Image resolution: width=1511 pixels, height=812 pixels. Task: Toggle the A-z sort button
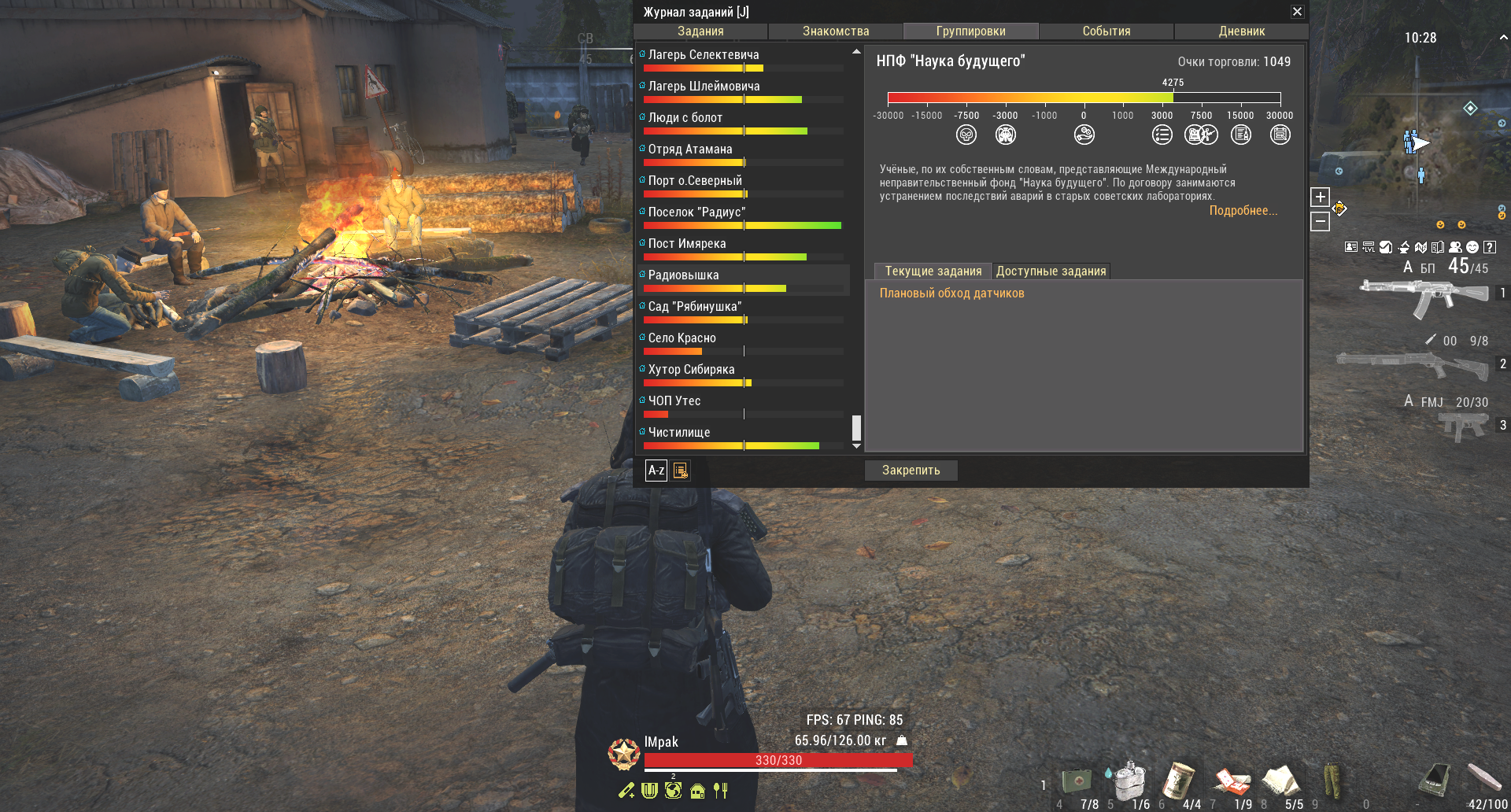(x=656, y=471)
